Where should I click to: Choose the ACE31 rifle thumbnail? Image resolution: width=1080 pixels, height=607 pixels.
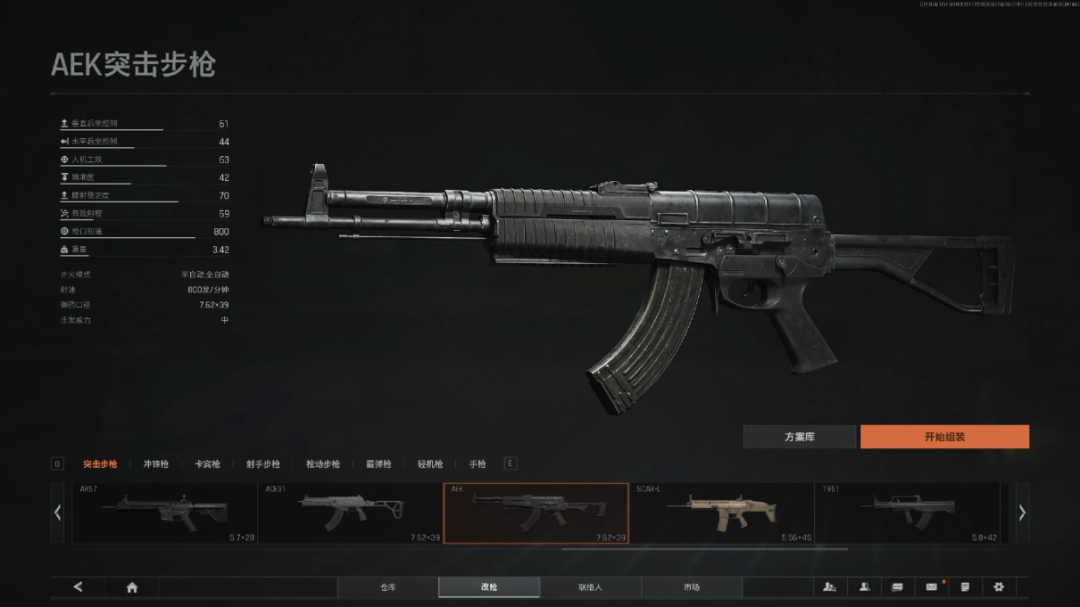coord(349,513)
